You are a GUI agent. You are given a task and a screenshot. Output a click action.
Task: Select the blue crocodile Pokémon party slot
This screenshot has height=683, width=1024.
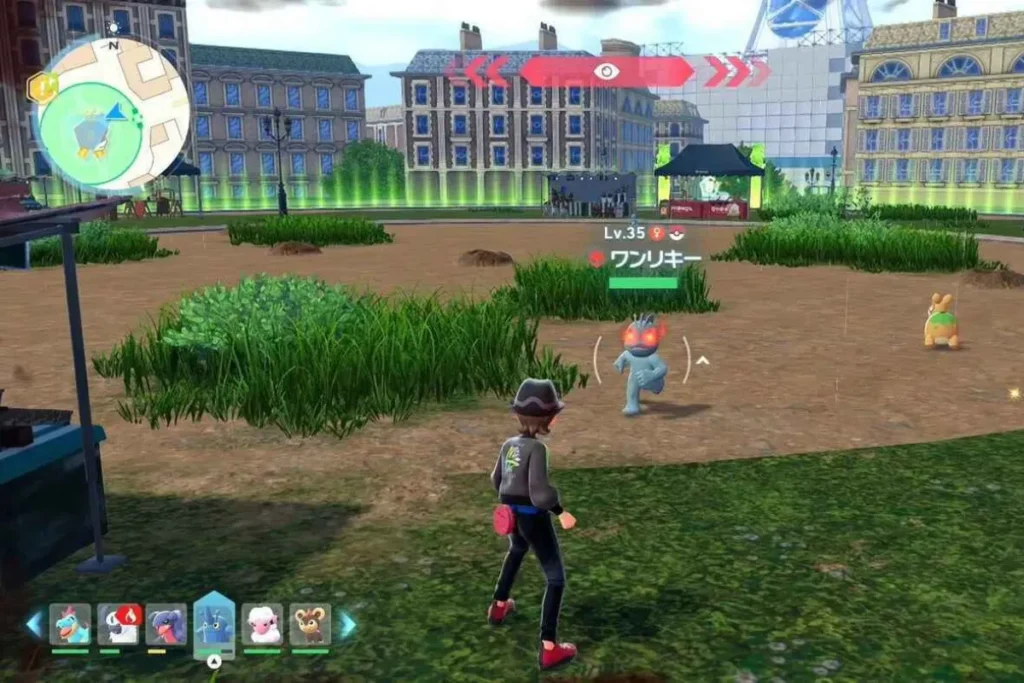[70, 624]
